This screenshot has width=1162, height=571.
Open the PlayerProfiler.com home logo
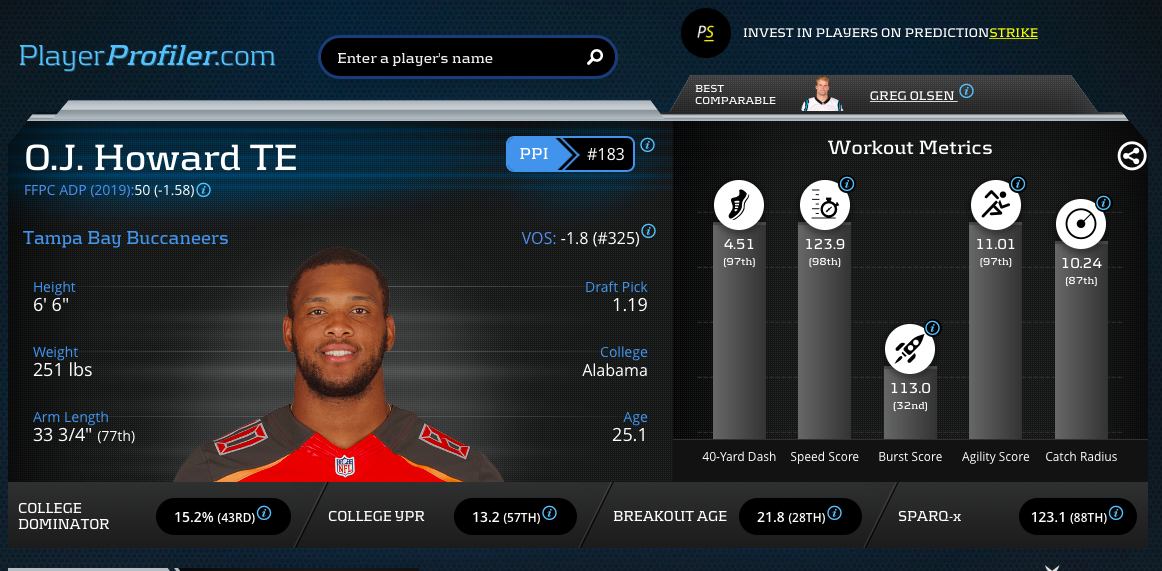pos(148,55)
